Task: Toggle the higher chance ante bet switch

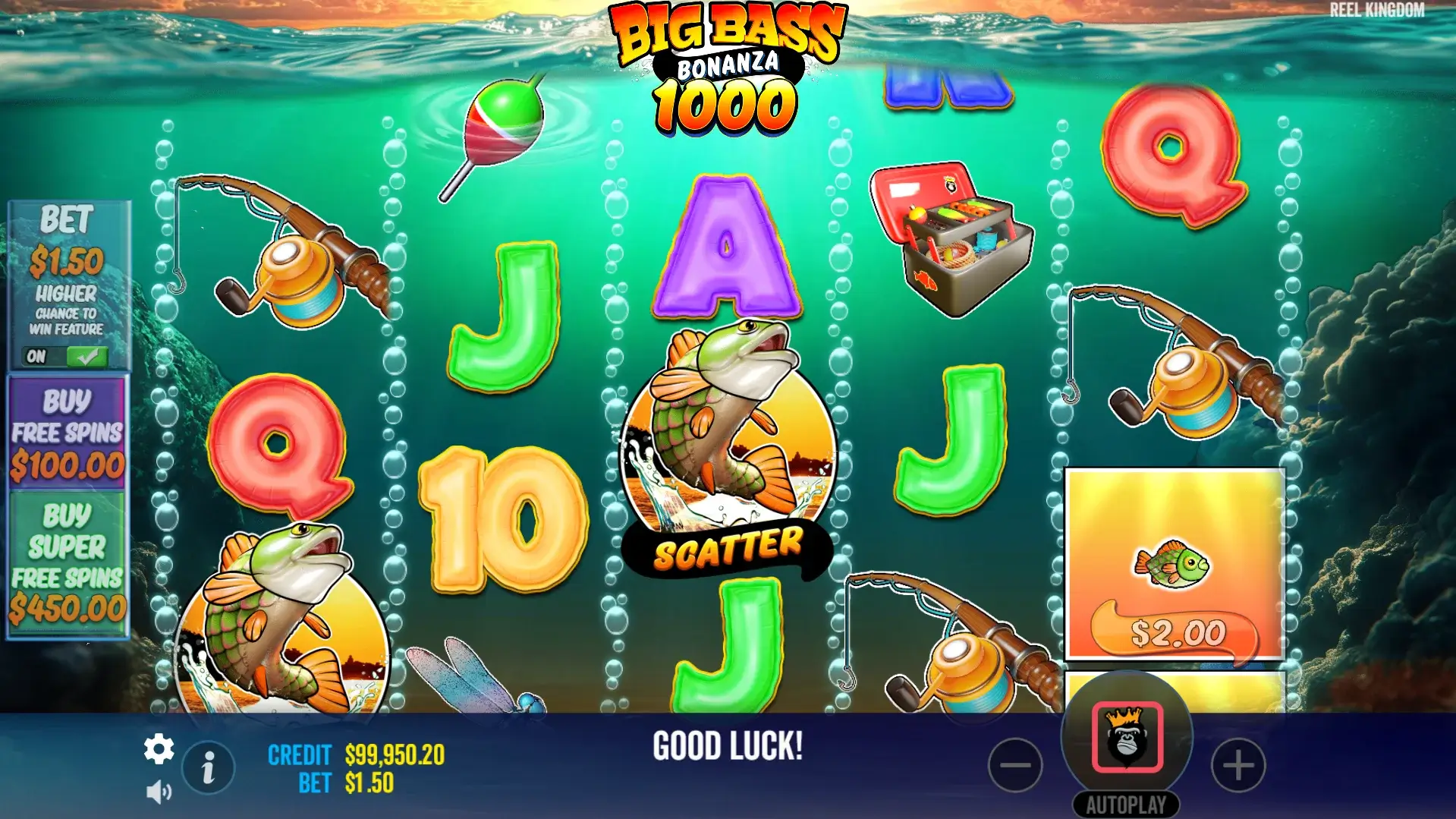Action: (x=67, y=356)
